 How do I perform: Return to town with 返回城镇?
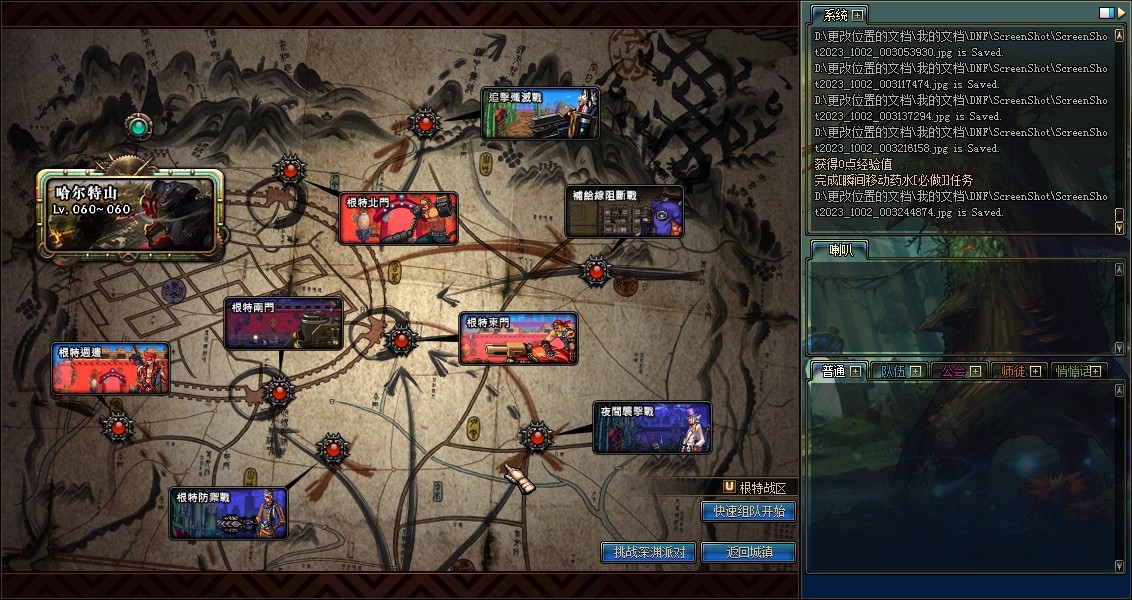pos(749,552)
